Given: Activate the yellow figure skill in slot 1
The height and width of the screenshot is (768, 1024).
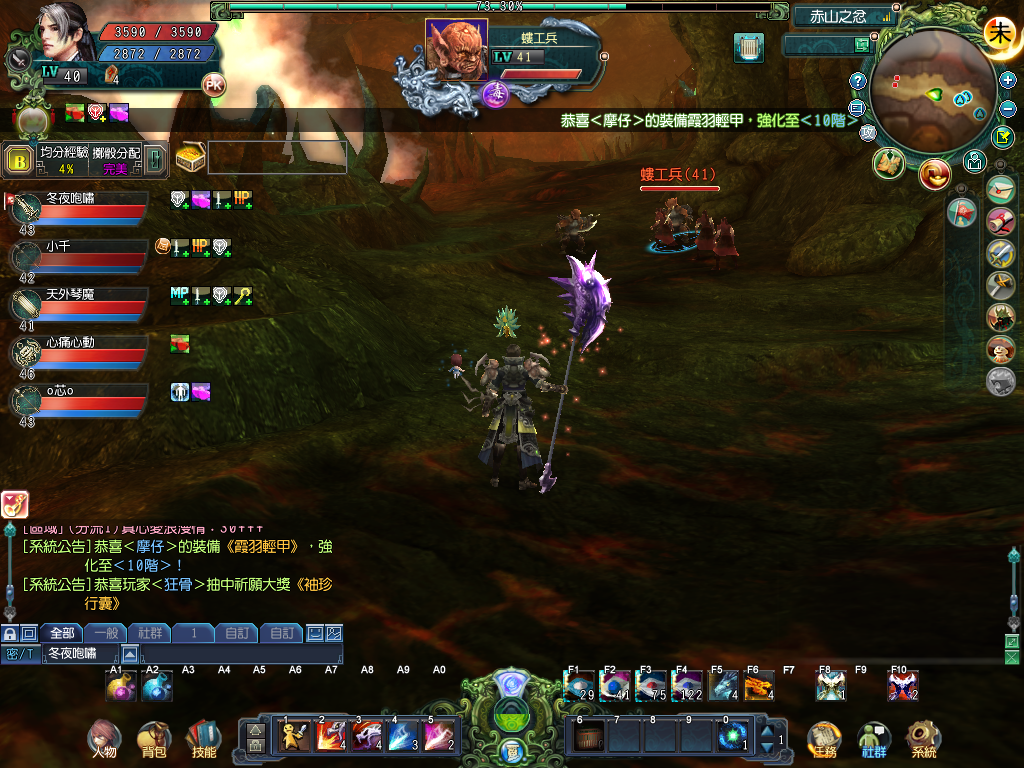Looking at the screenshot, I should [x=295, y=736].
